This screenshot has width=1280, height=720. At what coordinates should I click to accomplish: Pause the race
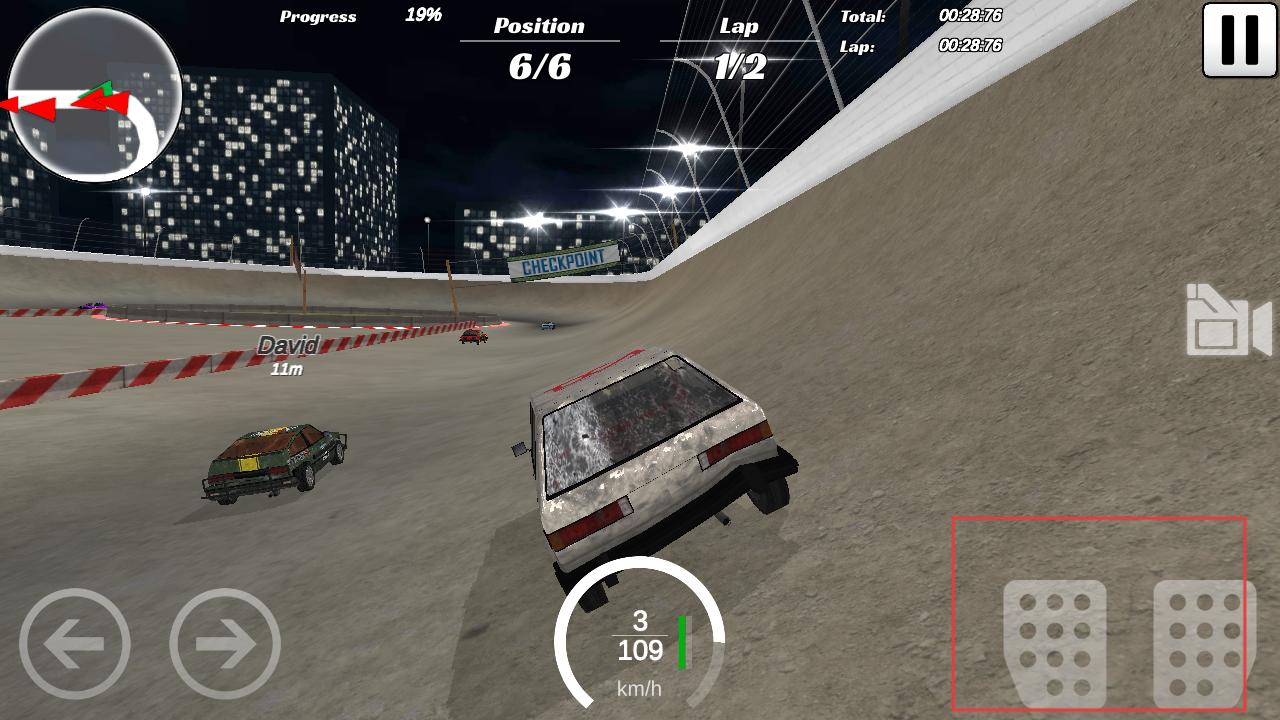coord(1239,40)
